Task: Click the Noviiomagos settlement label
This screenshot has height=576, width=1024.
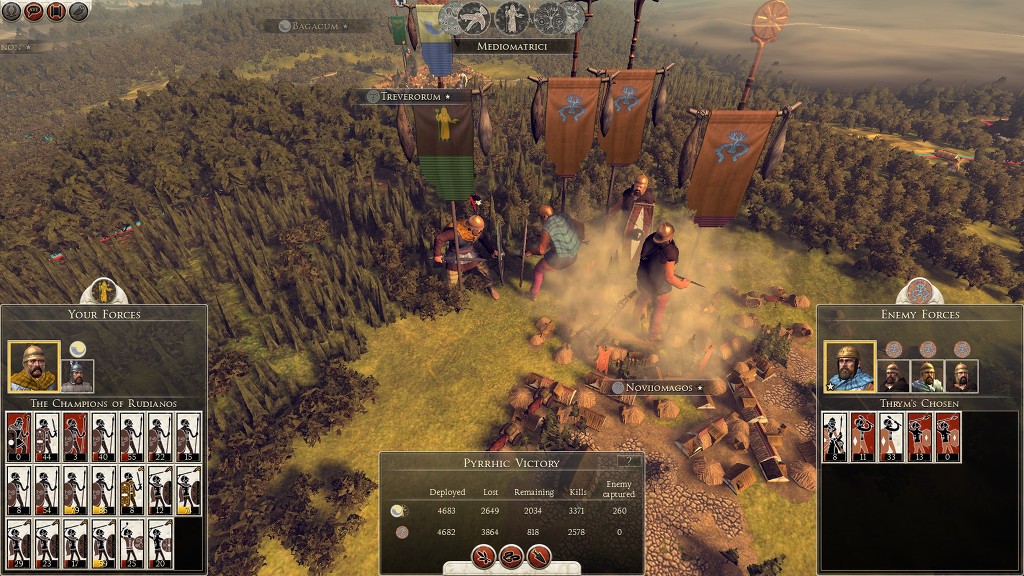Action: 659,388
